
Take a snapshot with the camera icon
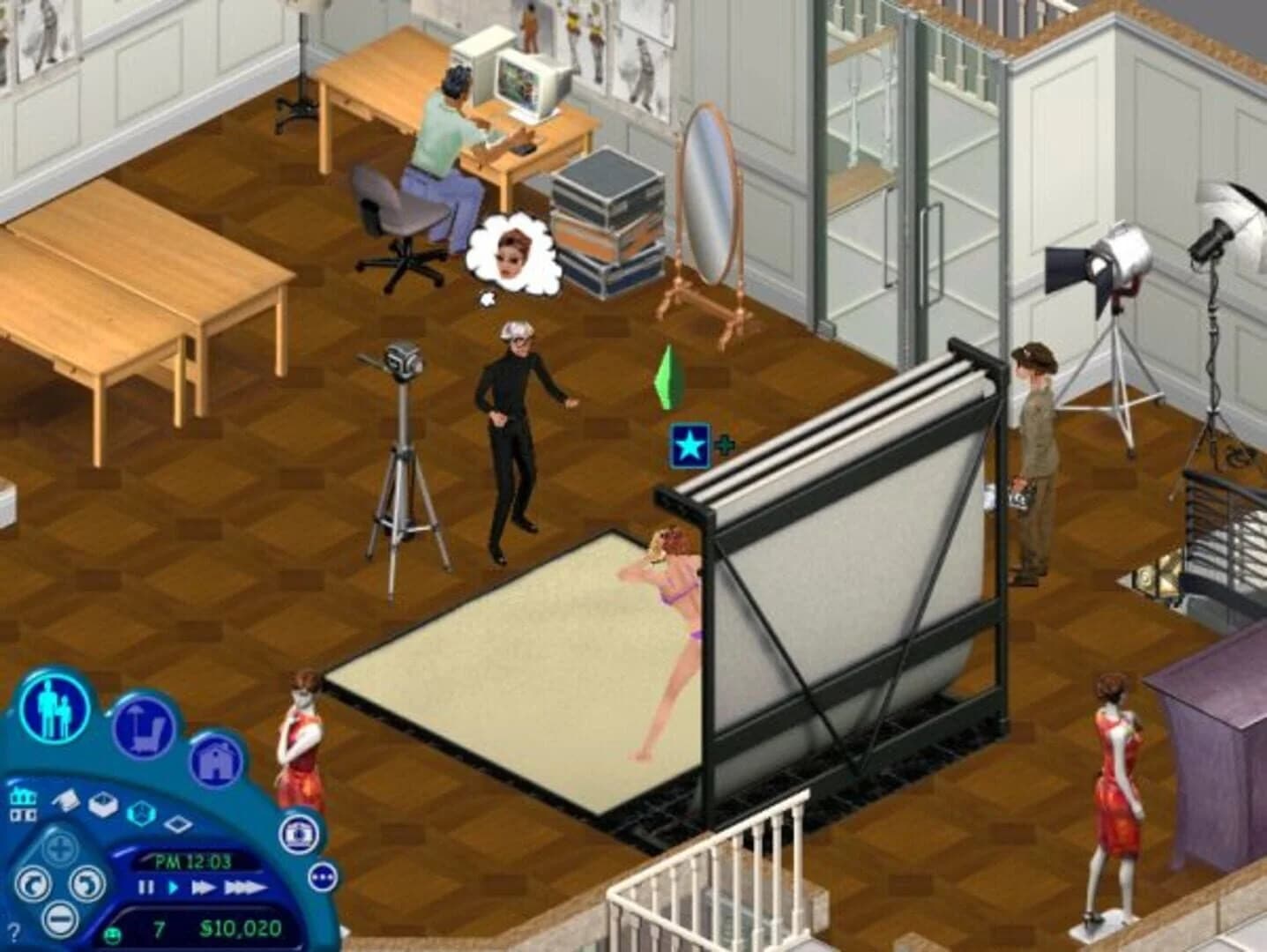click(x=296, y=835)
